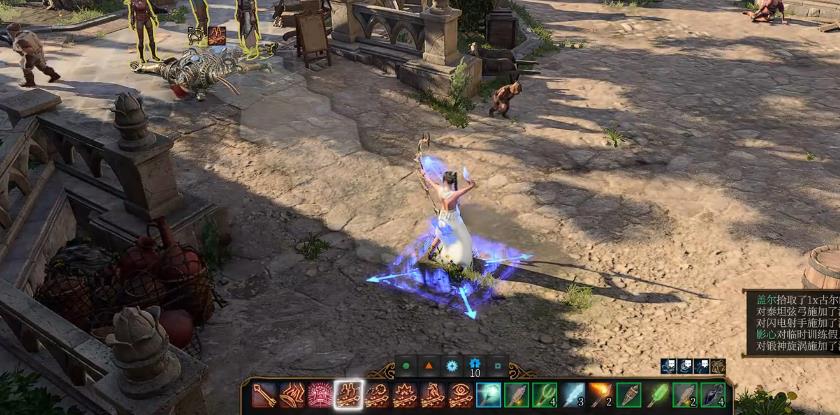Screen dimensions: 840x415
Task: Toggle the teal square filter above hotbar
Action: point(498,367)
